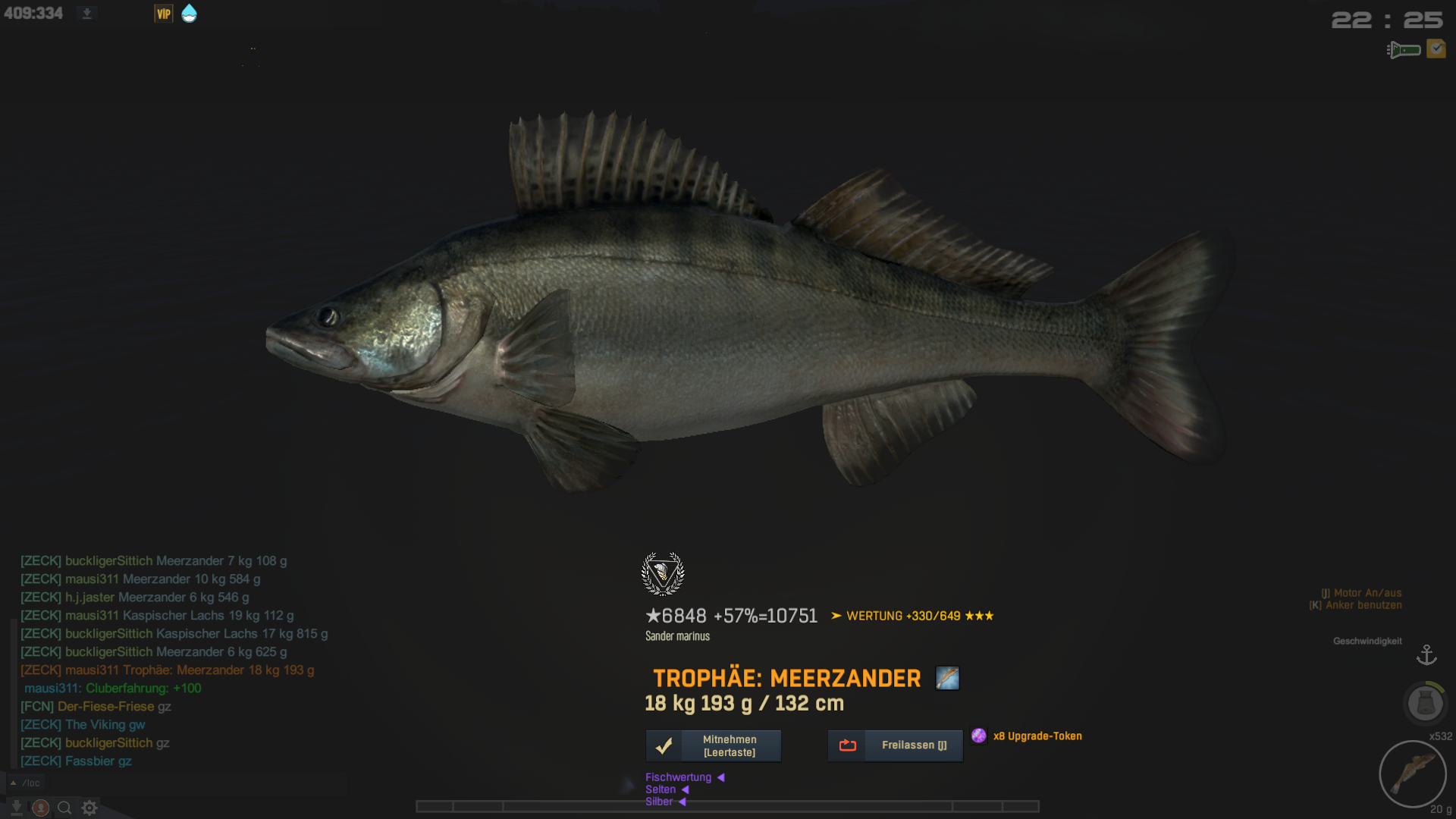
Task: Click the download icon beside the coordinates
Action: [x=87, y=14]
